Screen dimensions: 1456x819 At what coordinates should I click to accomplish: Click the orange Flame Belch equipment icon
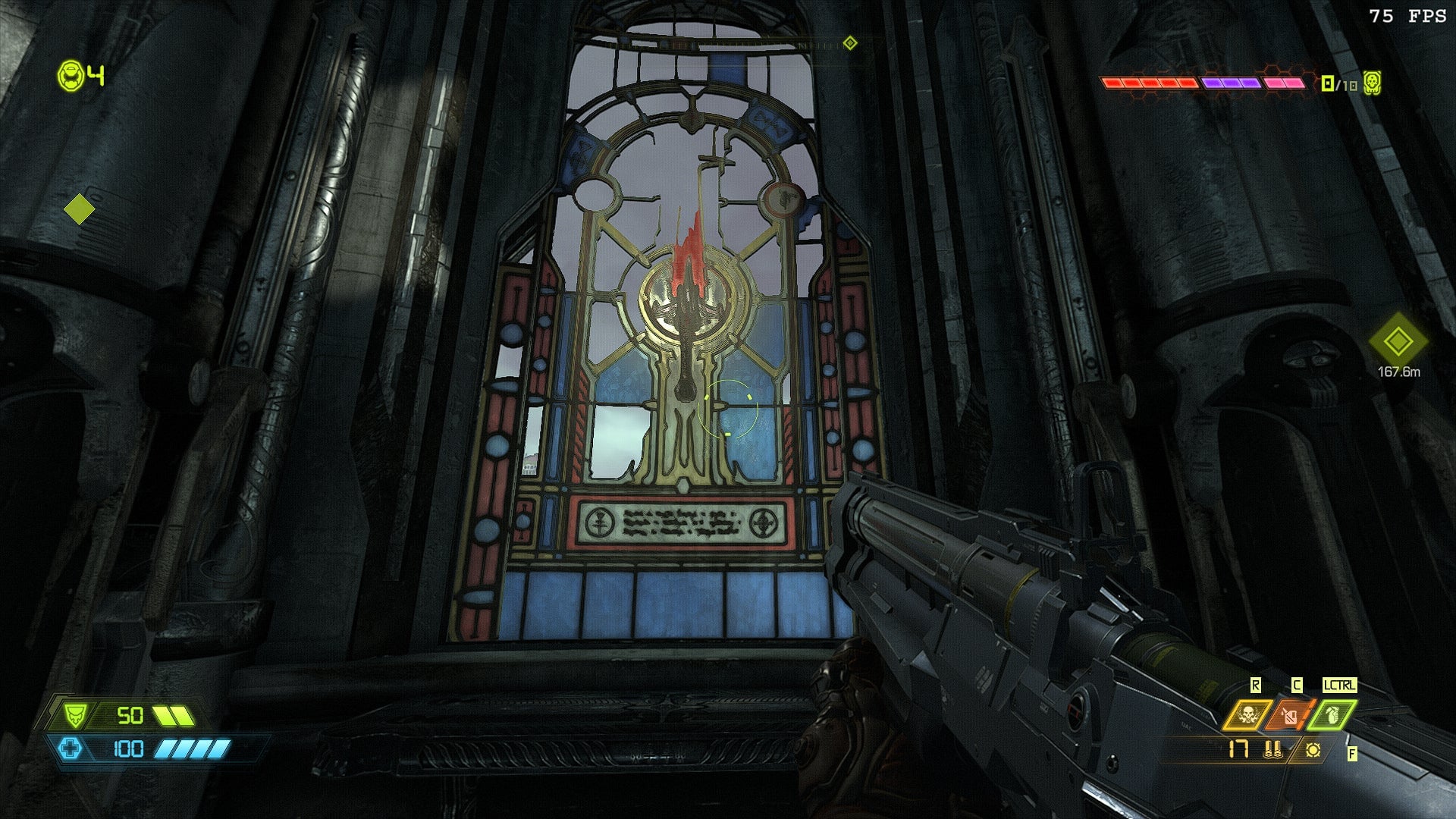(x=1289, y=716)
